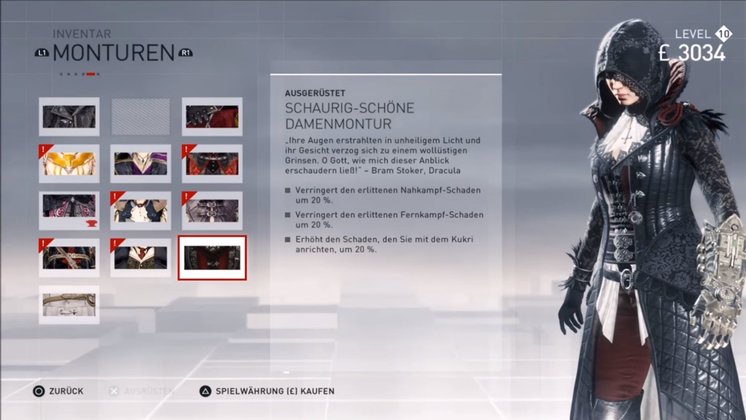Viewport: 746px width, 420px height.
Task: Open the Monturen category header
Action: pyautogui.click(x=113, y=52)
